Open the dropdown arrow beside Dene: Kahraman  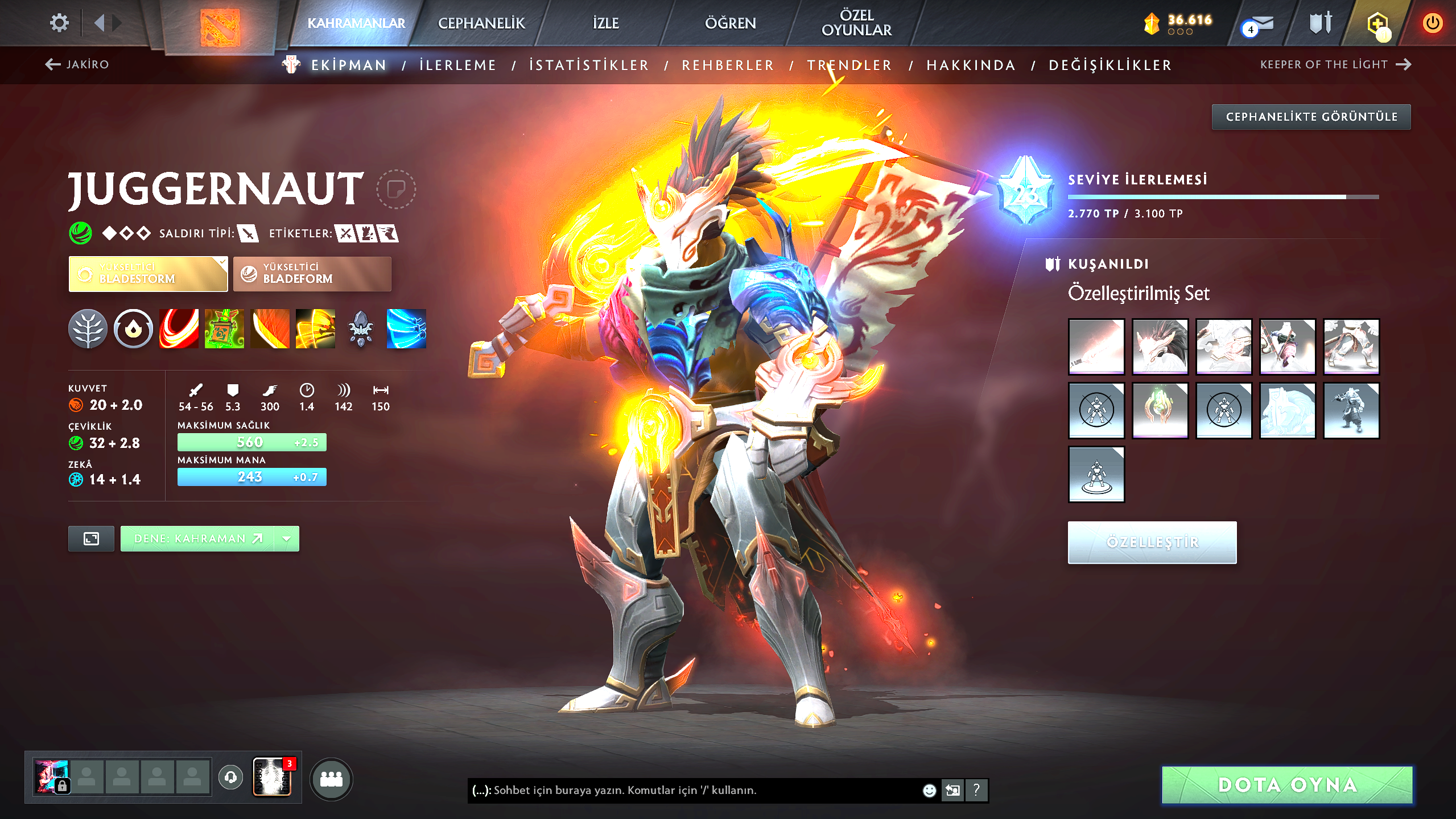point(287,538)
